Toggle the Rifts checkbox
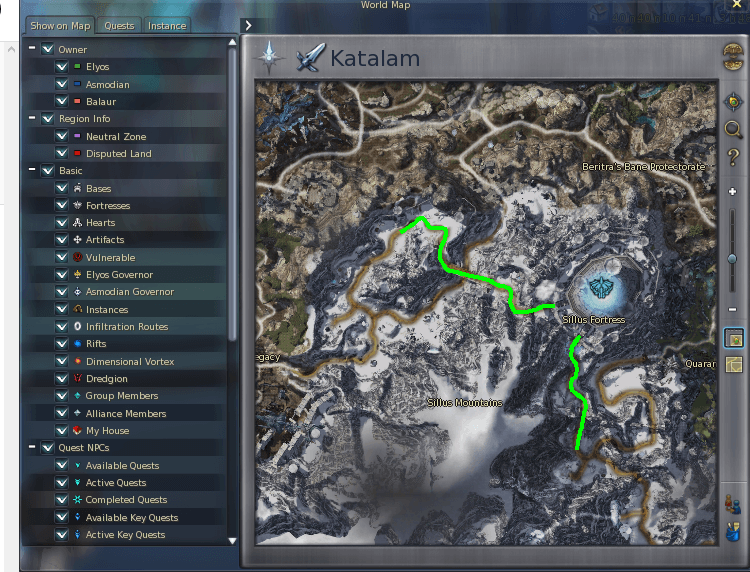 [62, 344]
